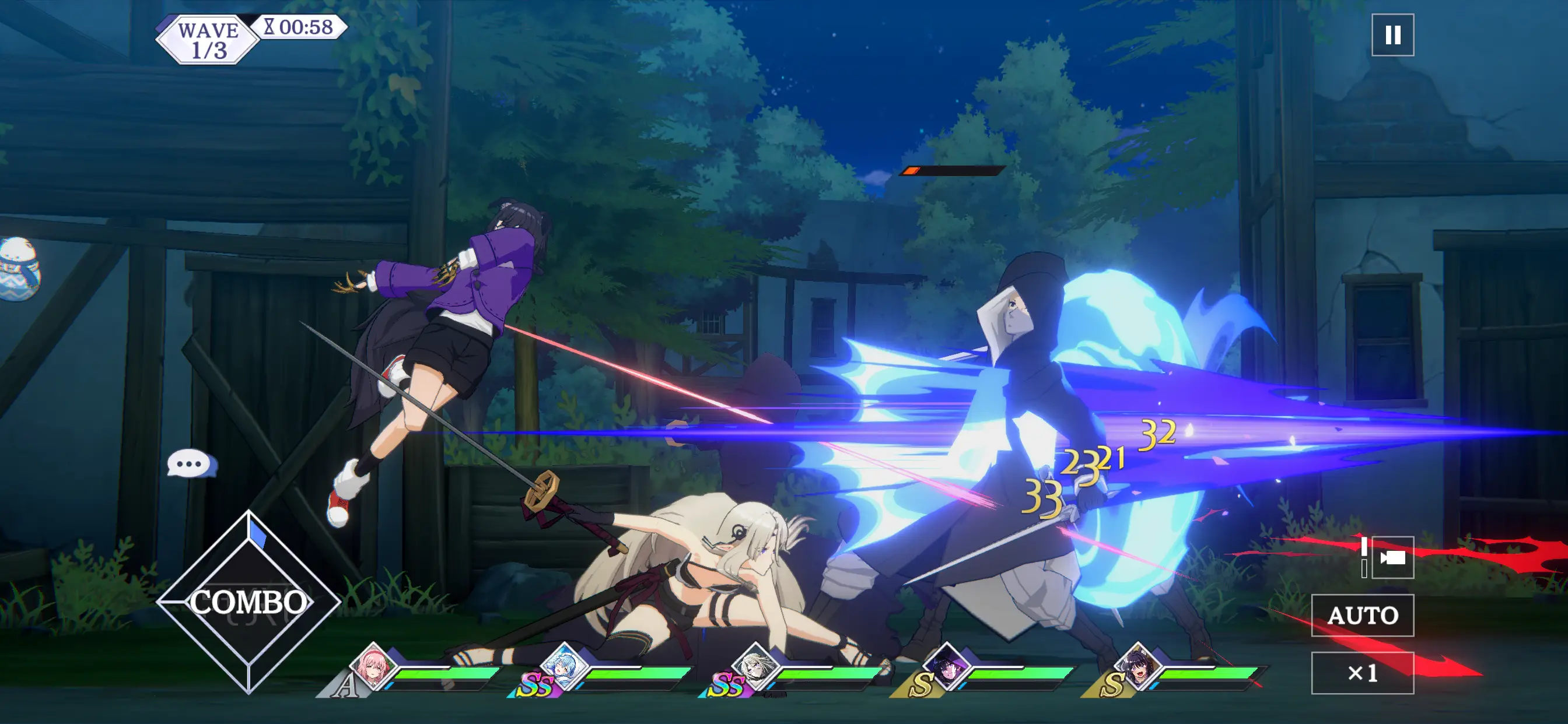Image resolution: width=1568 pixels, height=724 pixels.
Task: Open the chat speech bubble
Action: pyautogui.click(x=191, y=464)
